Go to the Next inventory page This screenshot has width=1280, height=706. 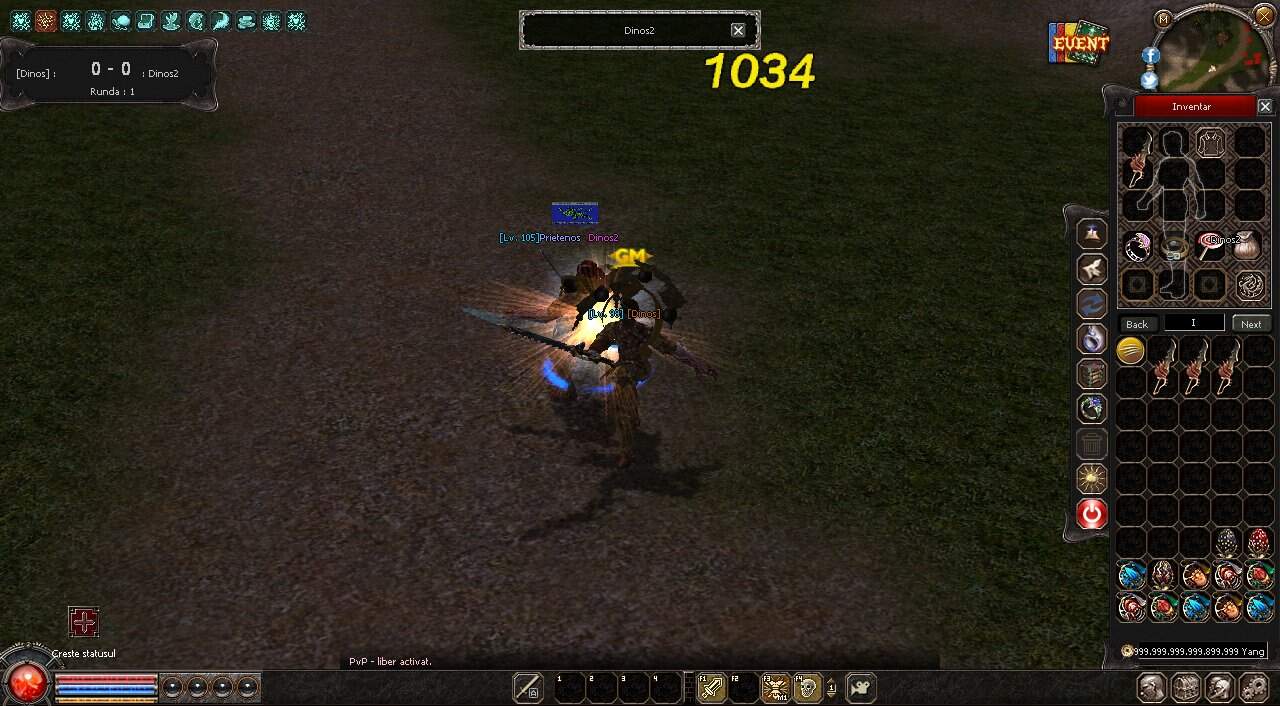pos(1251,324)
